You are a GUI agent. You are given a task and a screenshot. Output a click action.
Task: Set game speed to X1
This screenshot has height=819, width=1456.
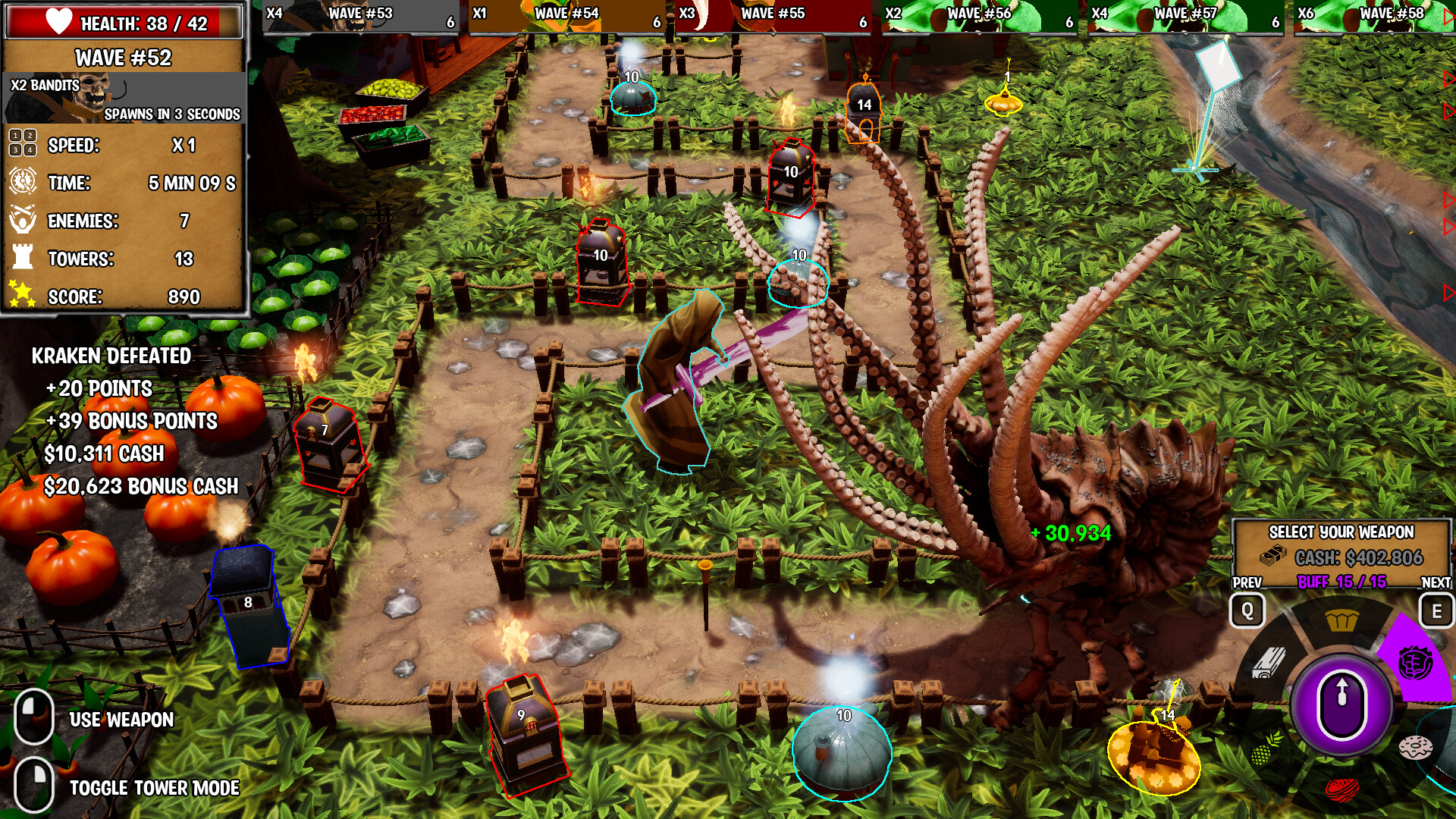pos(14,136)
